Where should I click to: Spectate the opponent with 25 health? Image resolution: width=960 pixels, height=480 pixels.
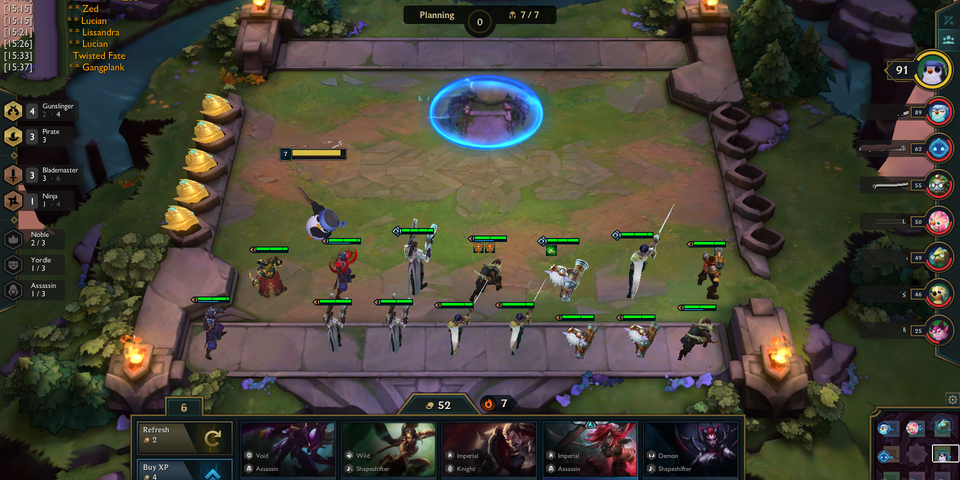(939, 329)
